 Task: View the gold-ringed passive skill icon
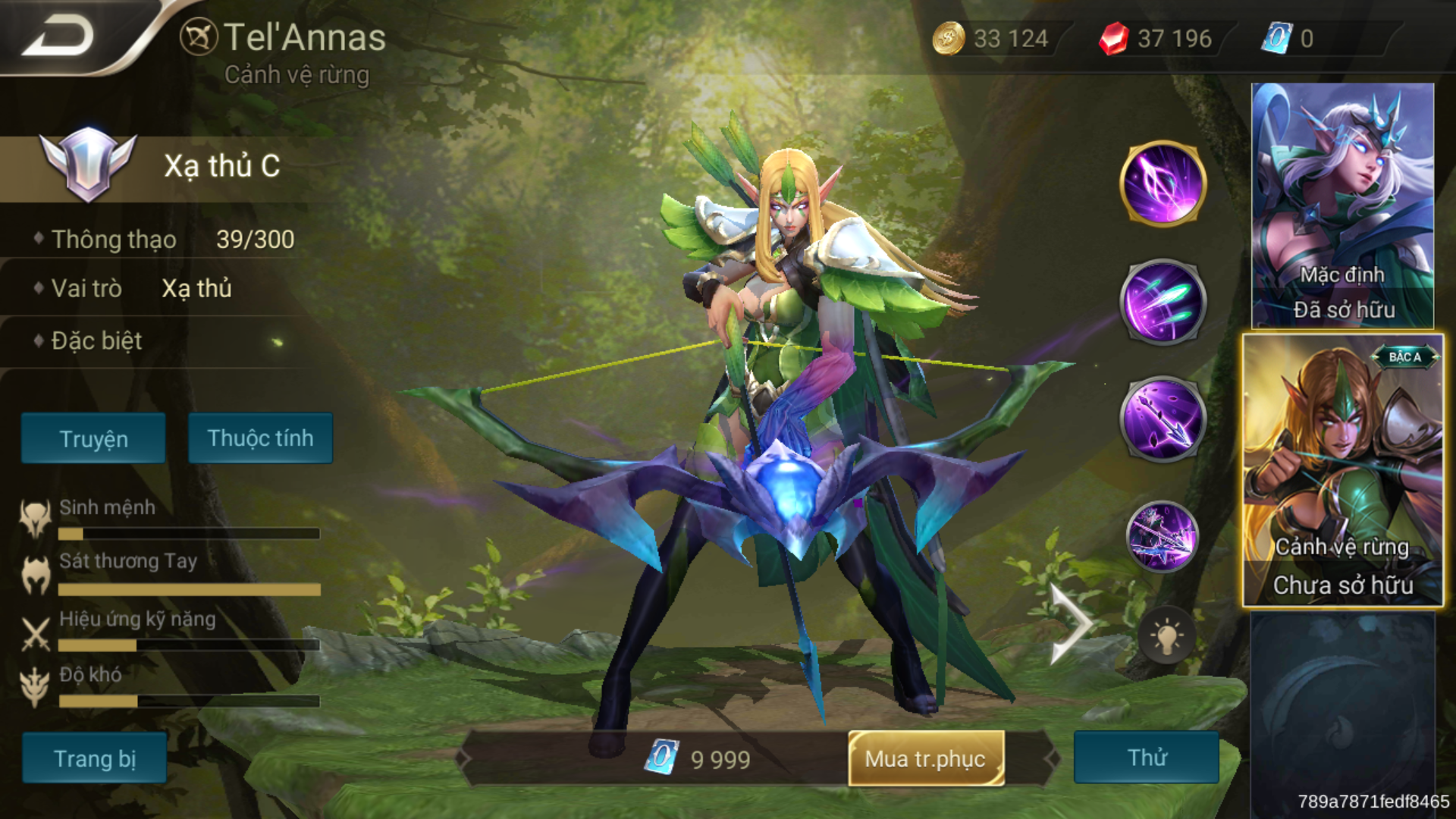1162,184
